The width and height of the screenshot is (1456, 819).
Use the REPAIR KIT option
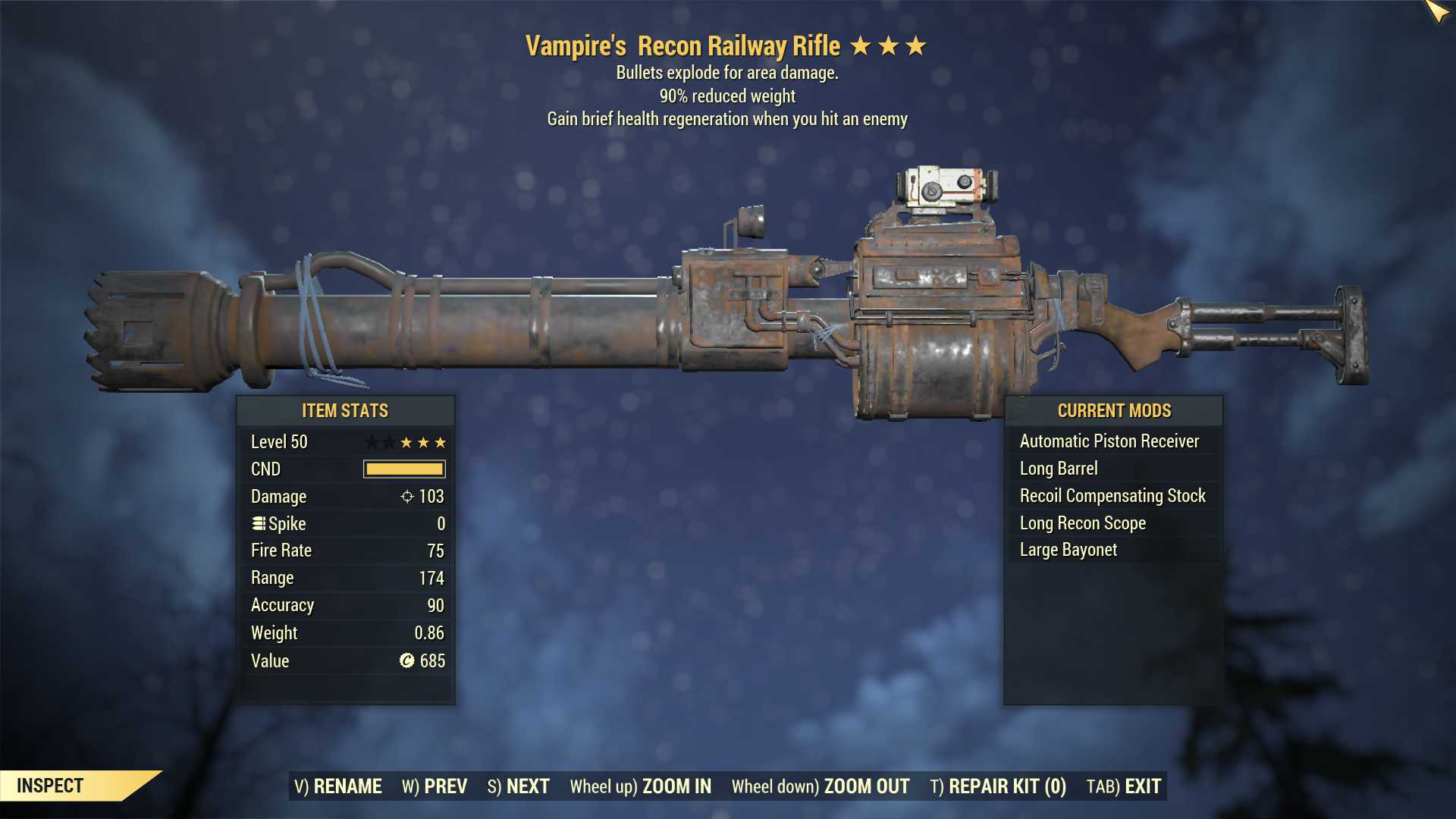click(998, 786)
